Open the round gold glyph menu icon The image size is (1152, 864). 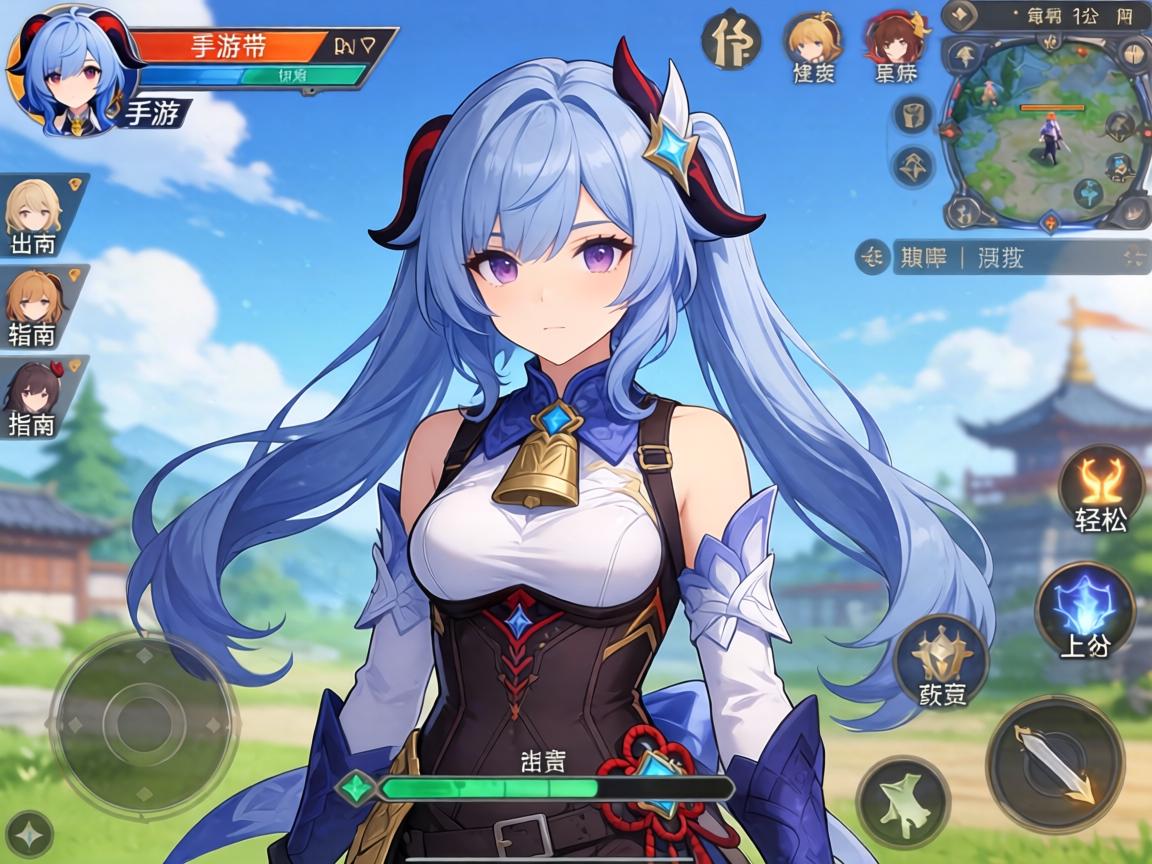731,41
